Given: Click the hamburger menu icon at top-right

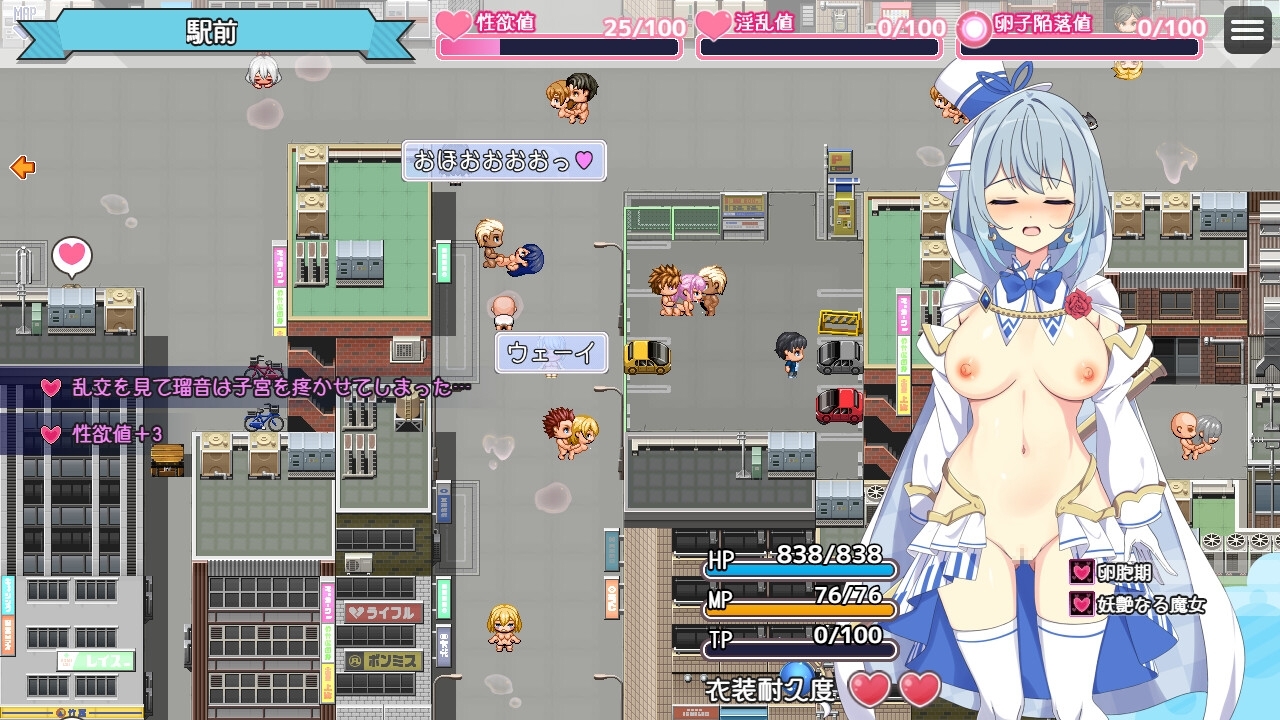Looking at the screenshot, I should click(x=1247, y=29).
